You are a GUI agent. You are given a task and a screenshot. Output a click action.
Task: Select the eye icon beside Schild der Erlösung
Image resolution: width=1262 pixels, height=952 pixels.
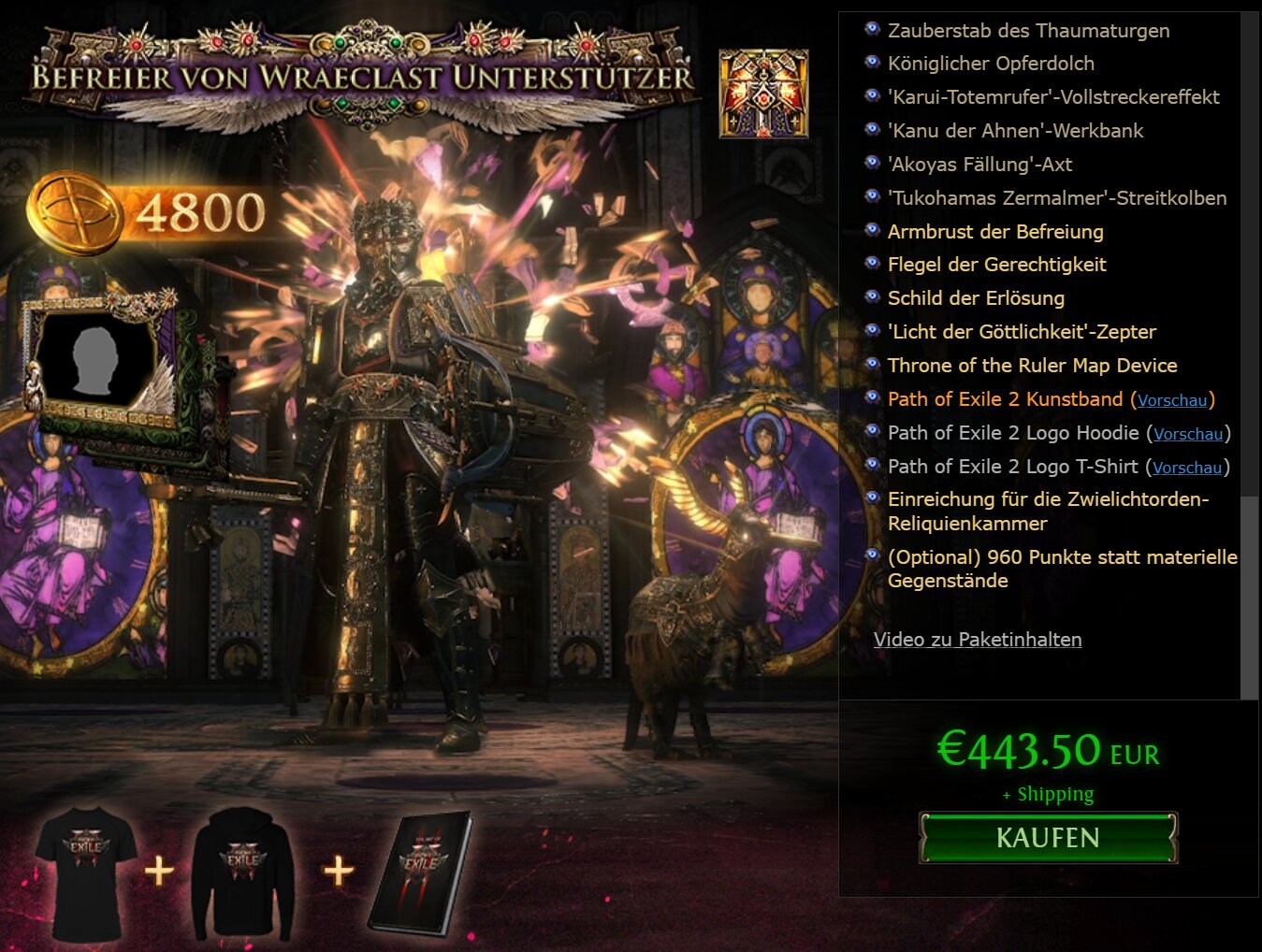pos(871,295)
